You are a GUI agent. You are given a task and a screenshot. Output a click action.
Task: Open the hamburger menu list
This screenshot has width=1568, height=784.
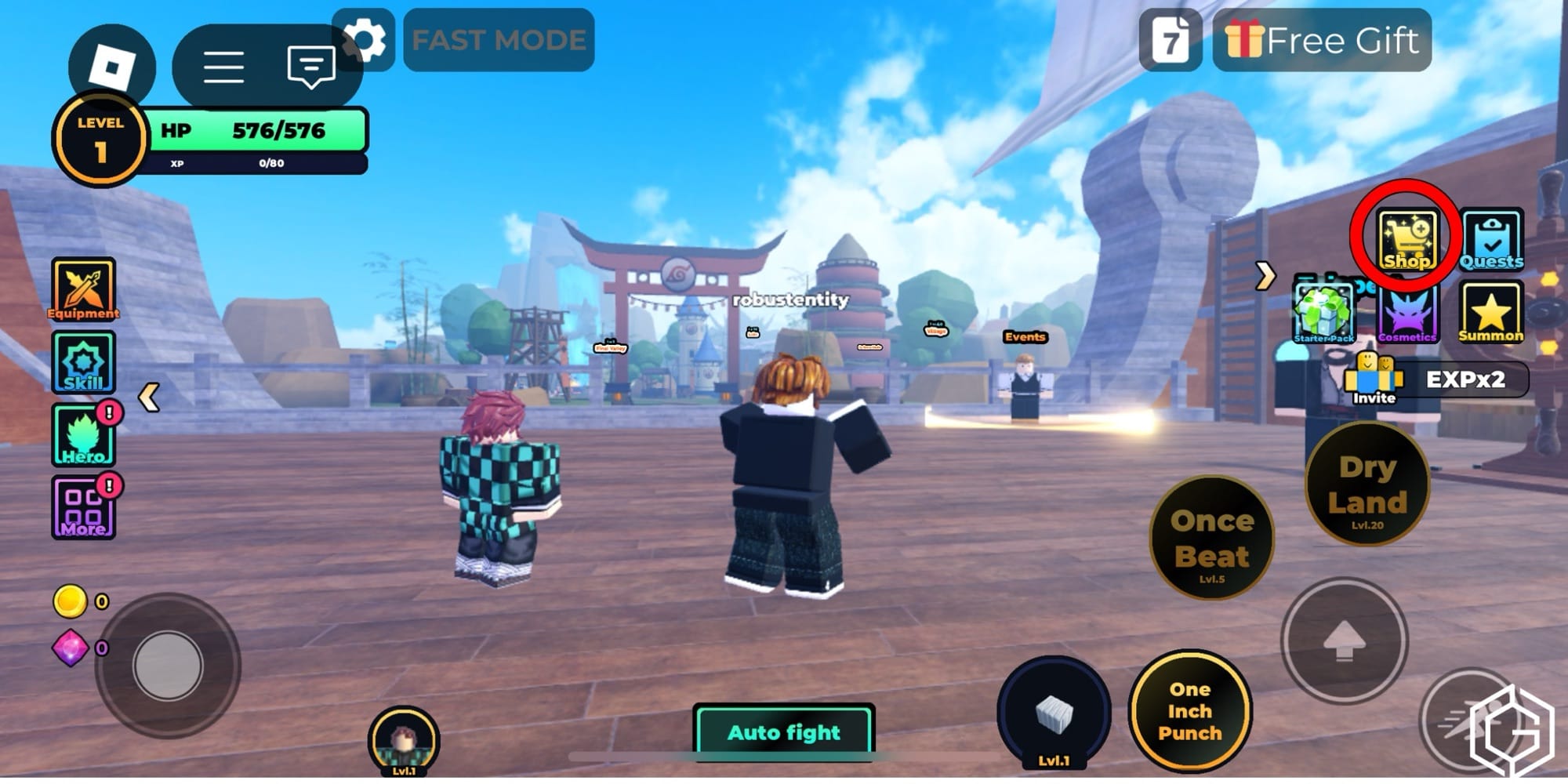pos(223,67)
